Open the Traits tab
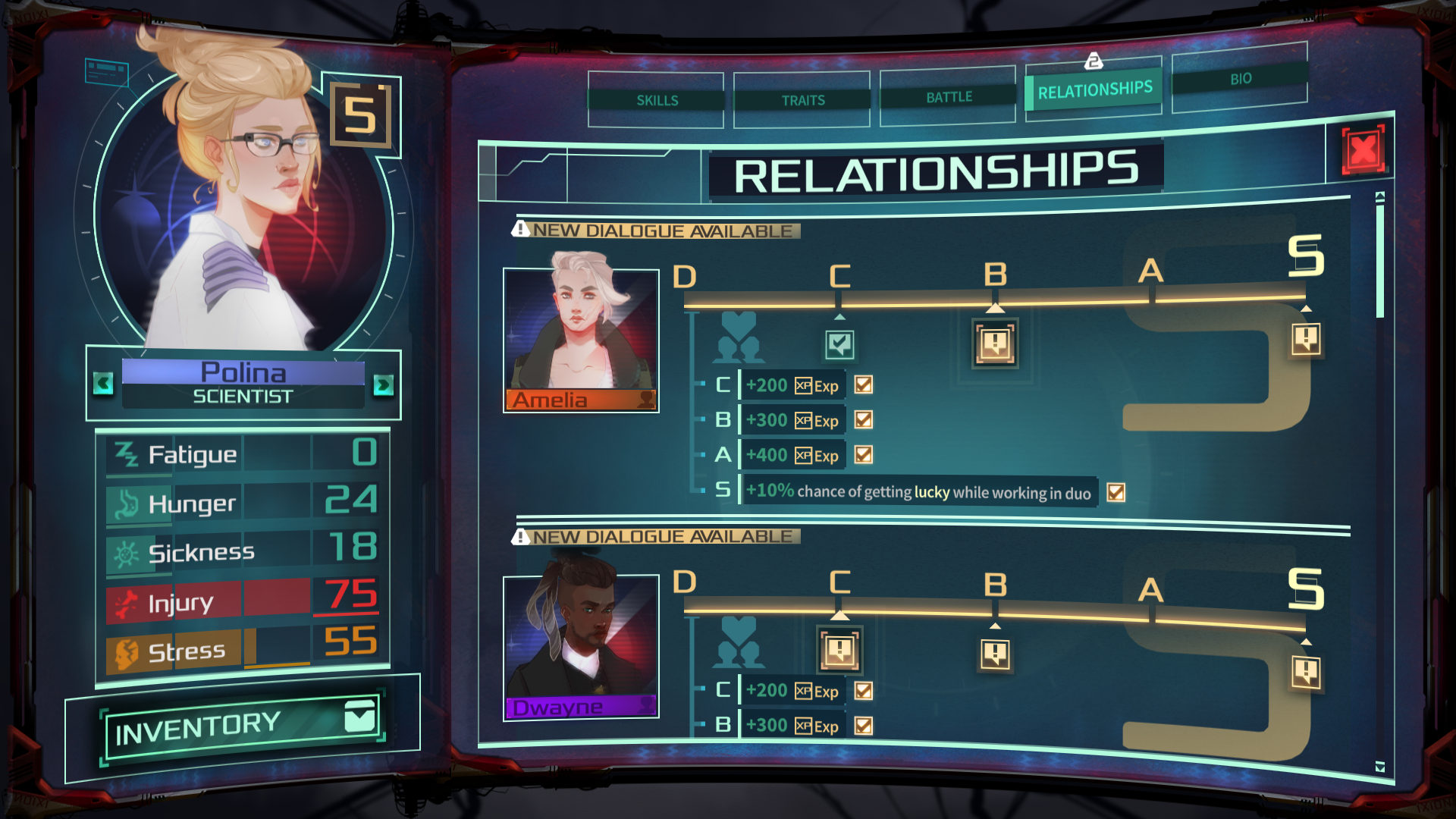Image resolution: width=1456 pixels, height=819 pixels. point(802,100)
